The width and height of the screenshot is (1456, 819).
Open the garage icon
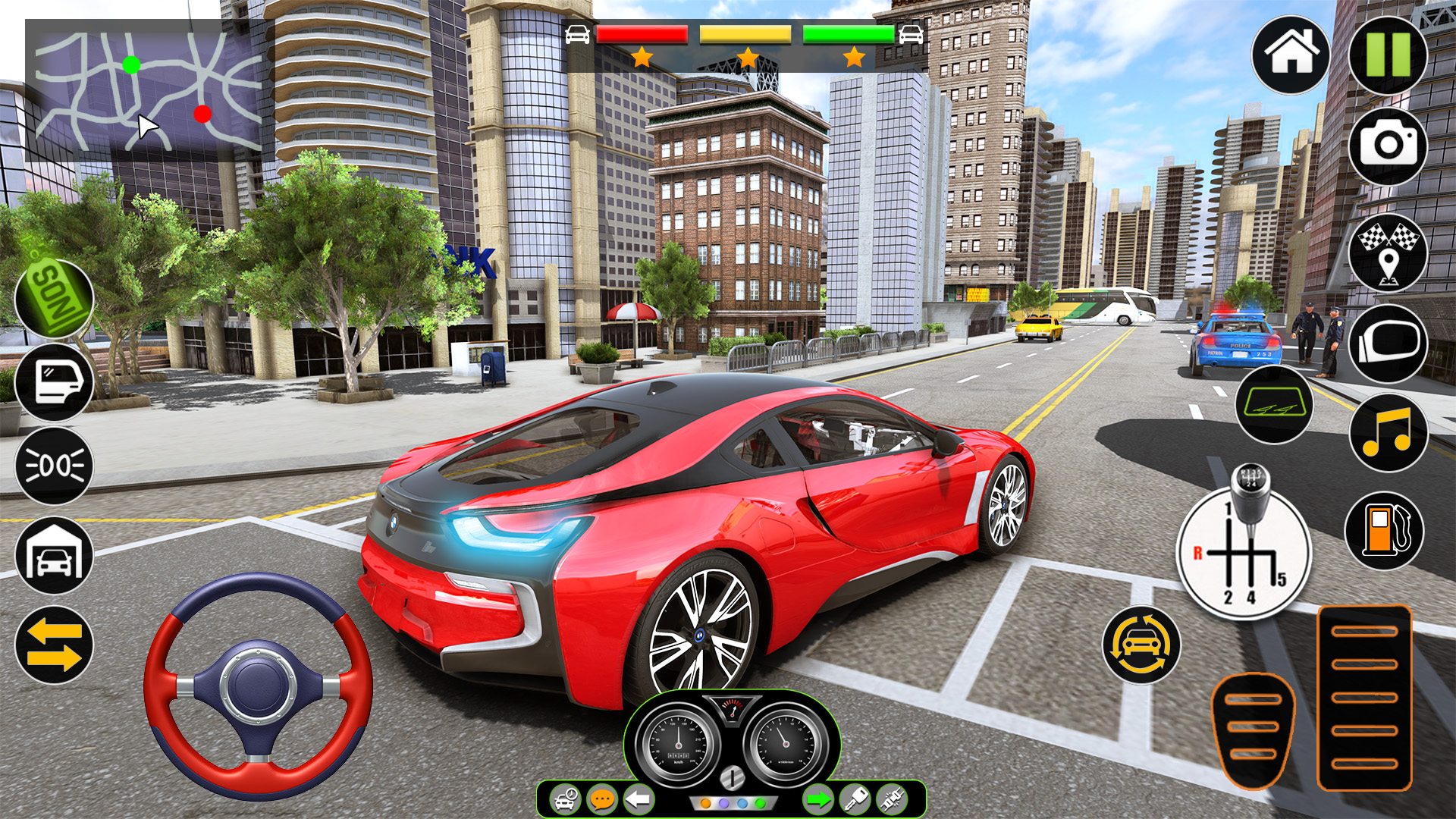point(54,556)
